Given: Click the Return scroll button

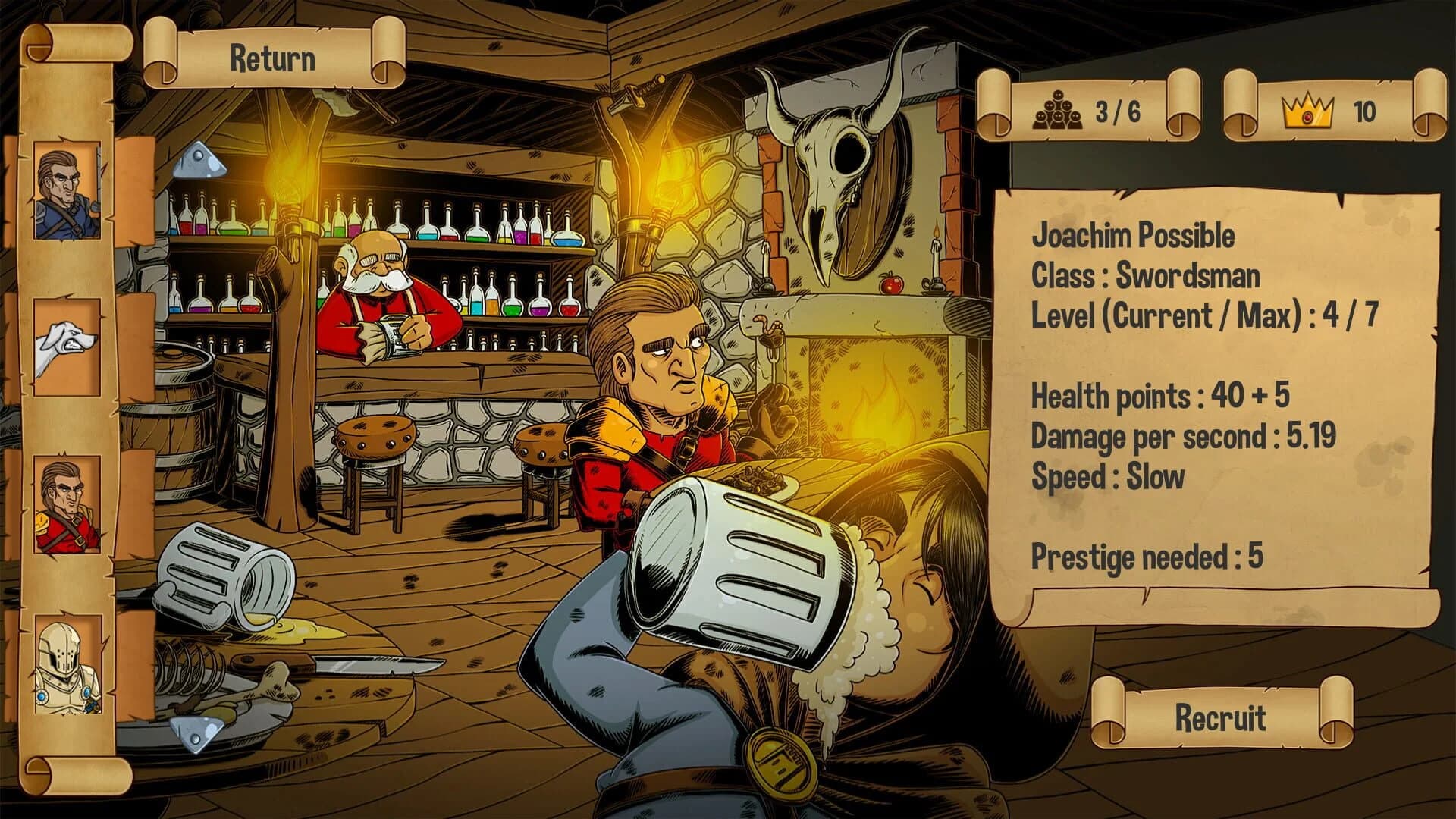Looking at the screenshot, I should point(273,57).
